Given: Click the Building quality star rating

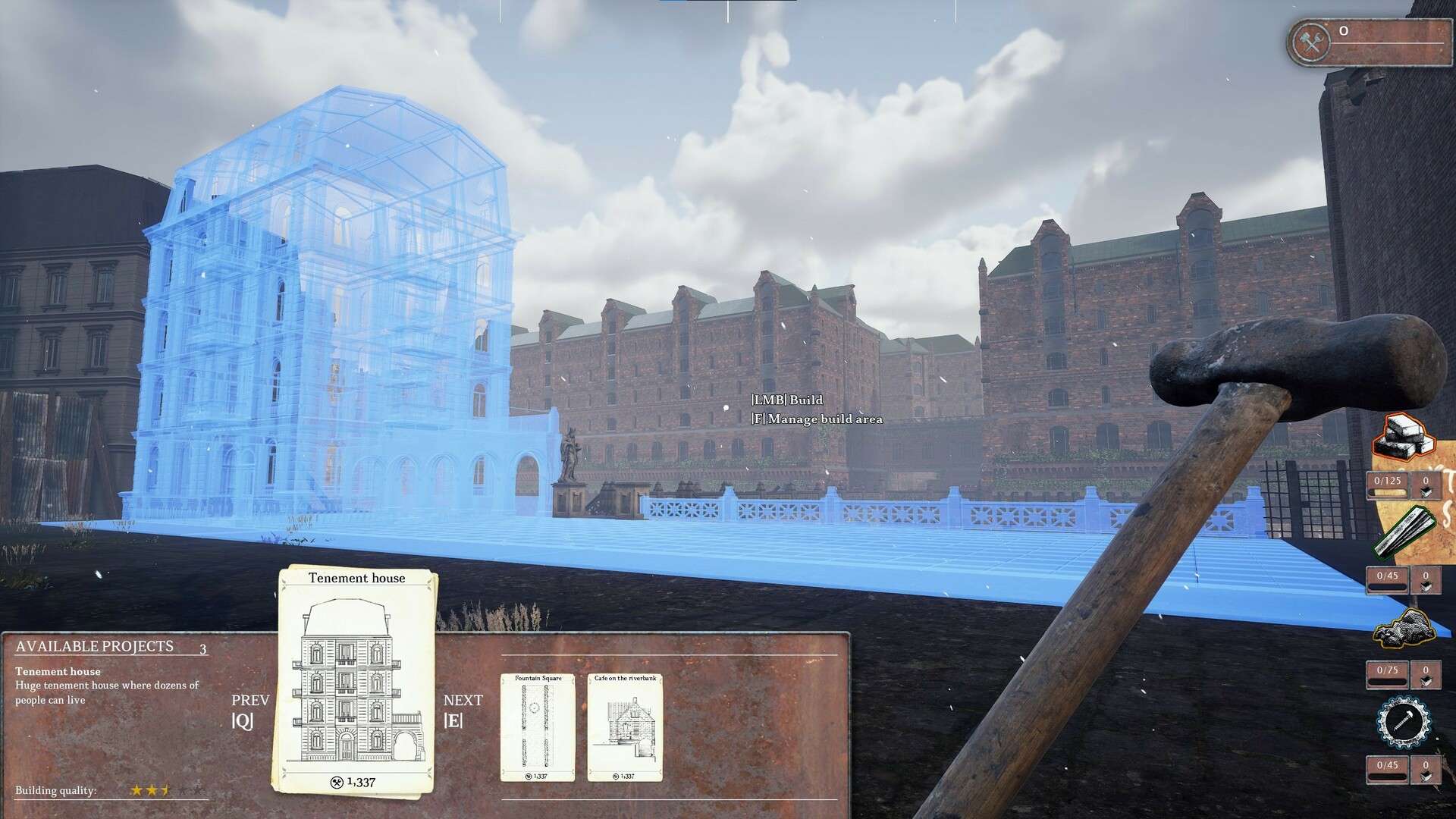Looking at the screenshot, I should click(x=151, y=790).
